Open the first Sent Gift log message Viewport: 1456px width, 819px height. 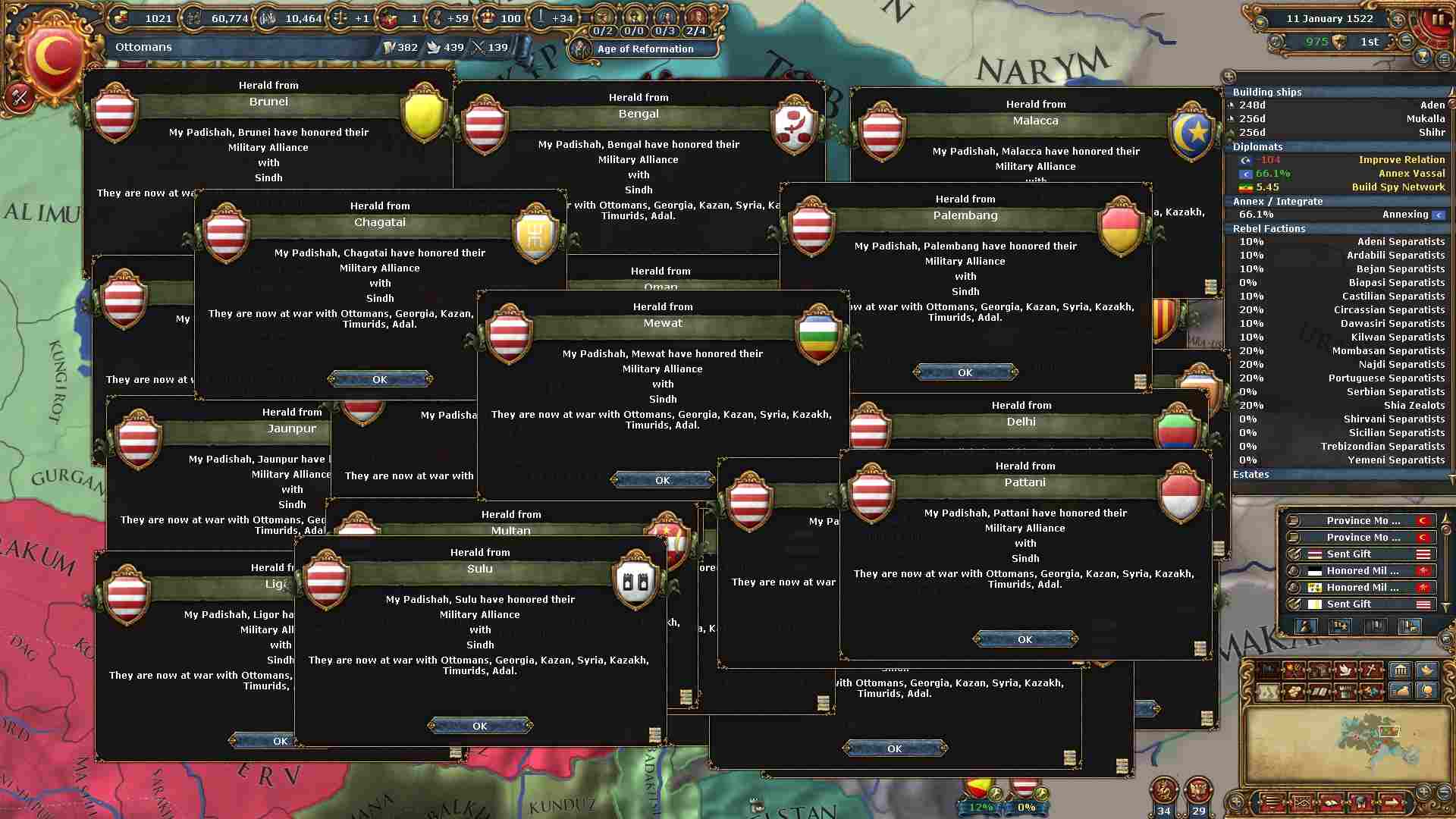(1348, 554)
